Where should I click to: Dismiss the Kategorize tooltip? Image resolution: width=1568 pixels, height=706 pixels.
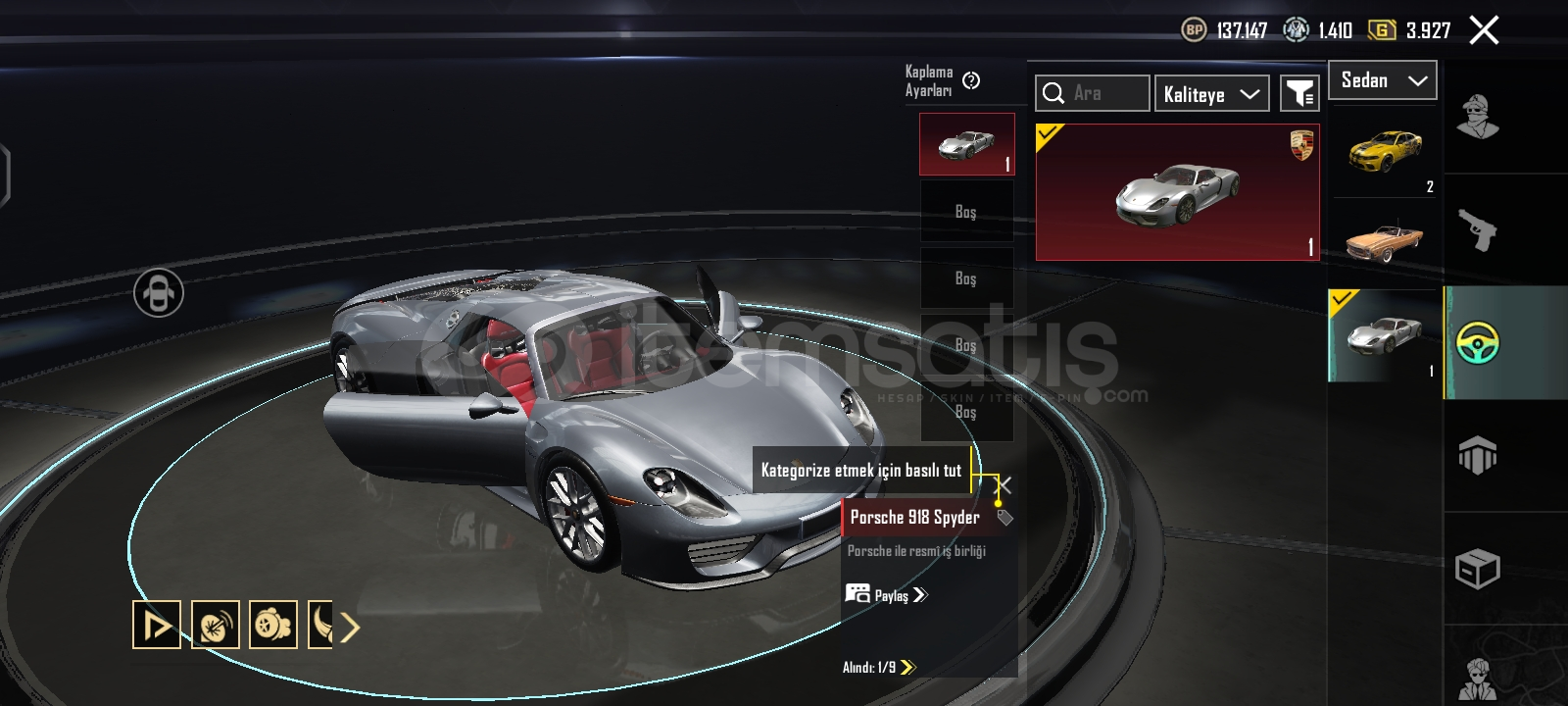pos(1004,484)
